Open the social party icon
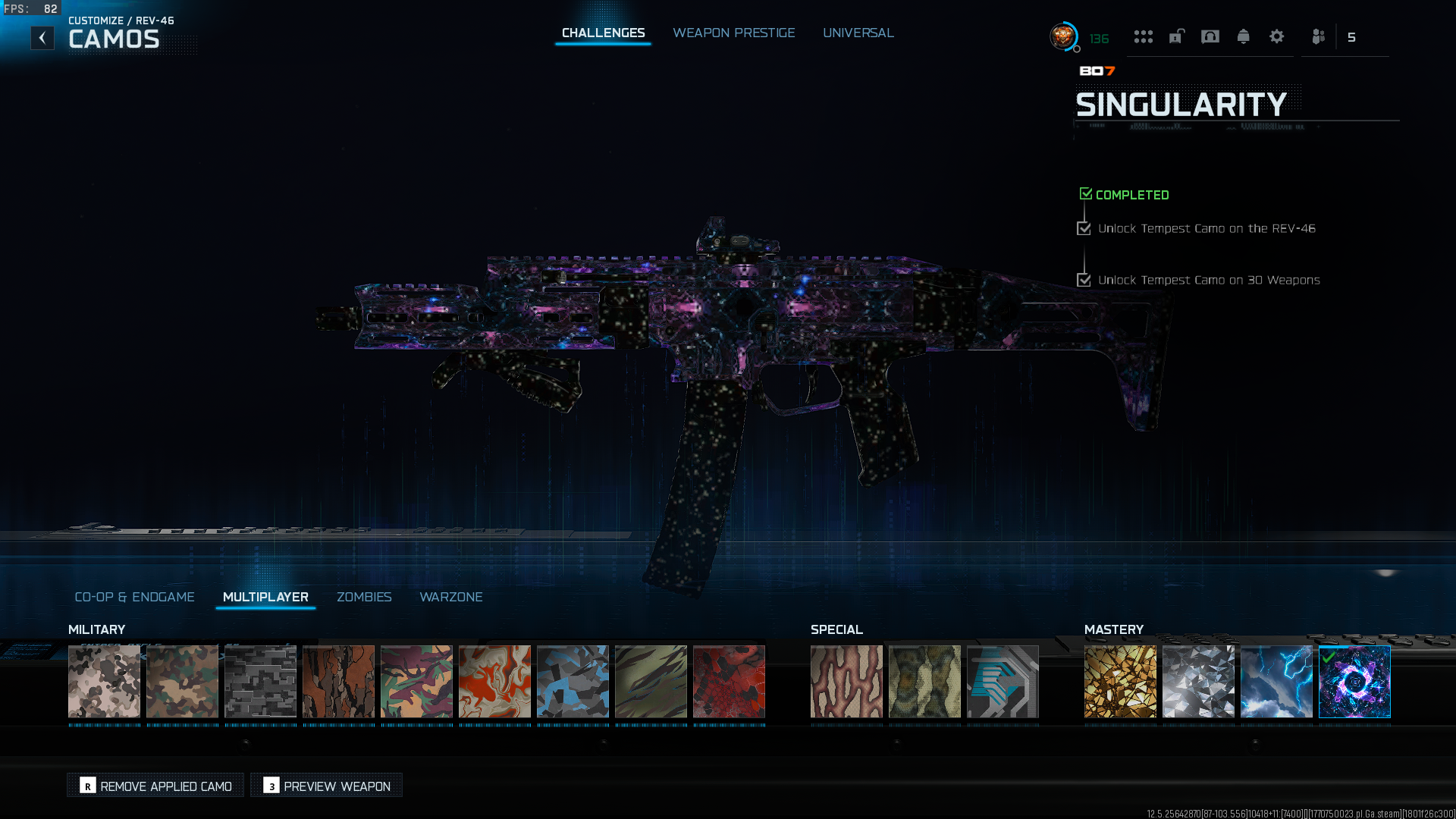 coord(1318,36)
